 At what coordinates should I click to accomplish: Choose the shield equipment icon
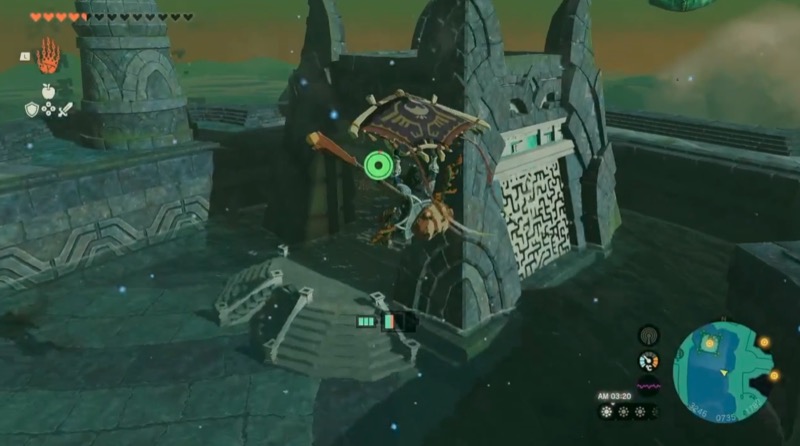pyautogui.click(x=31, y=109)
